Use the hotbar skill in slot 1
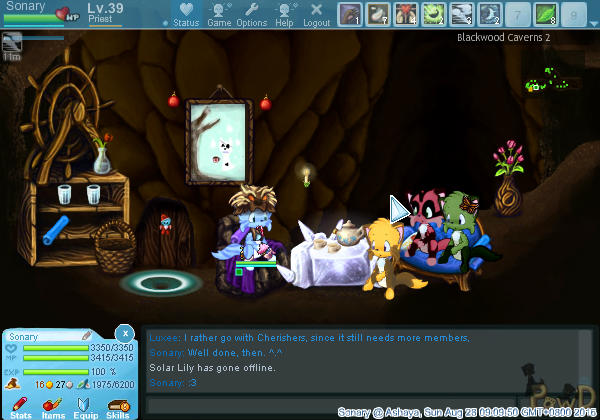Viewport: 600px width, 420px height. coord(350,14)
